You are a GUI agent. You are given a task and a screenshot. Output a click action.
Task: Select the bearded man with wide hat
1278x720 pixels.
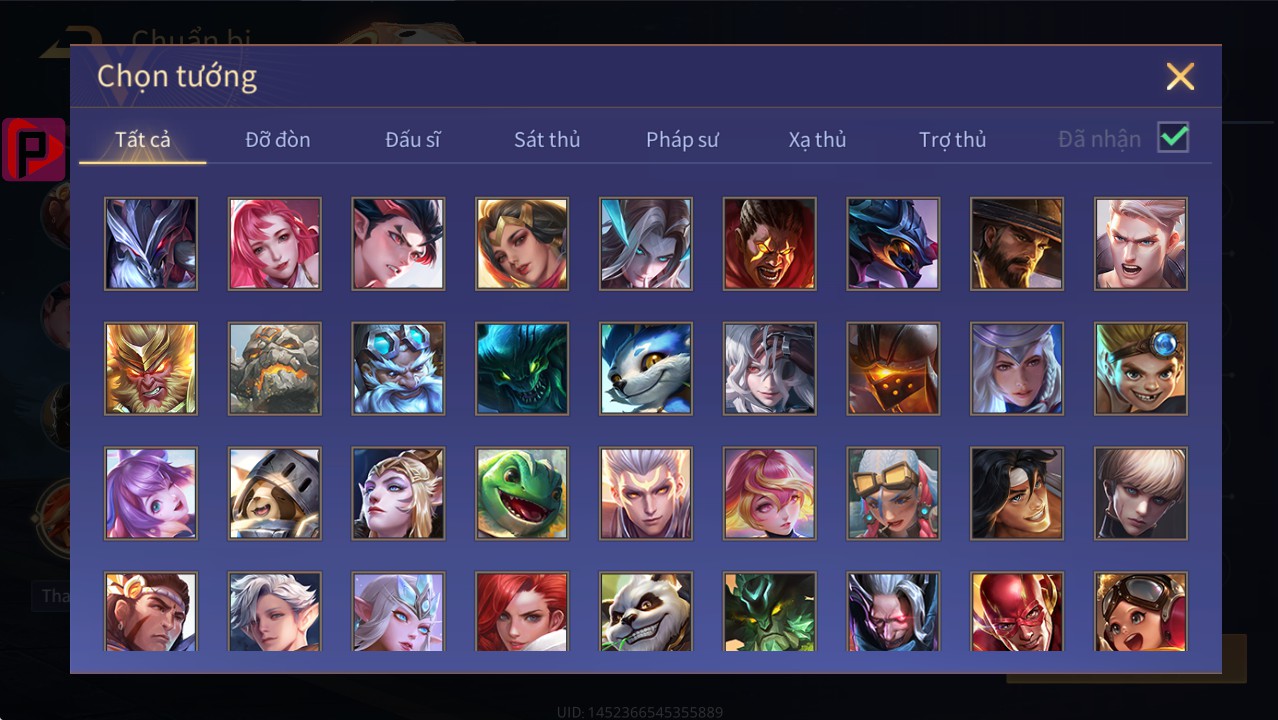click(1017, 244)
